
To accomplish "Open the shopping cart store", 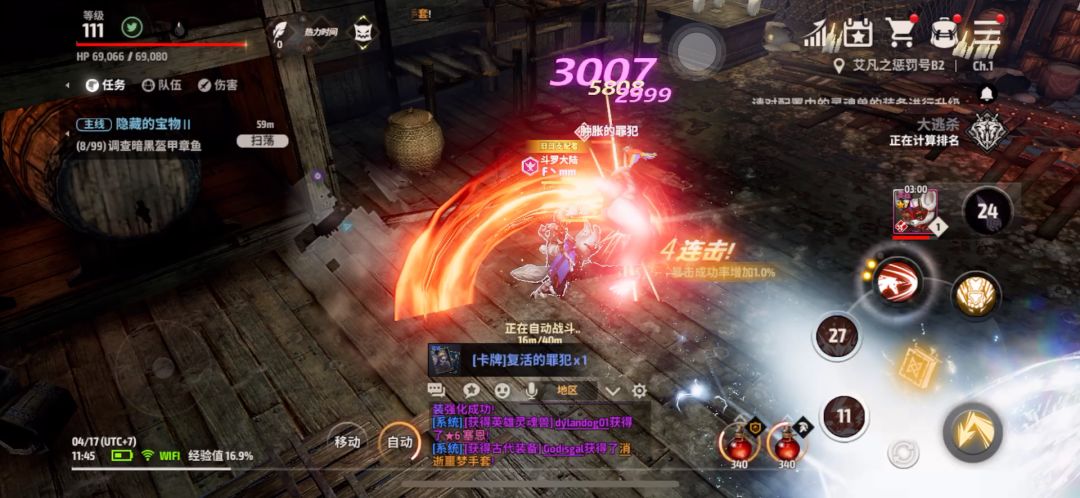I will 901,33.
